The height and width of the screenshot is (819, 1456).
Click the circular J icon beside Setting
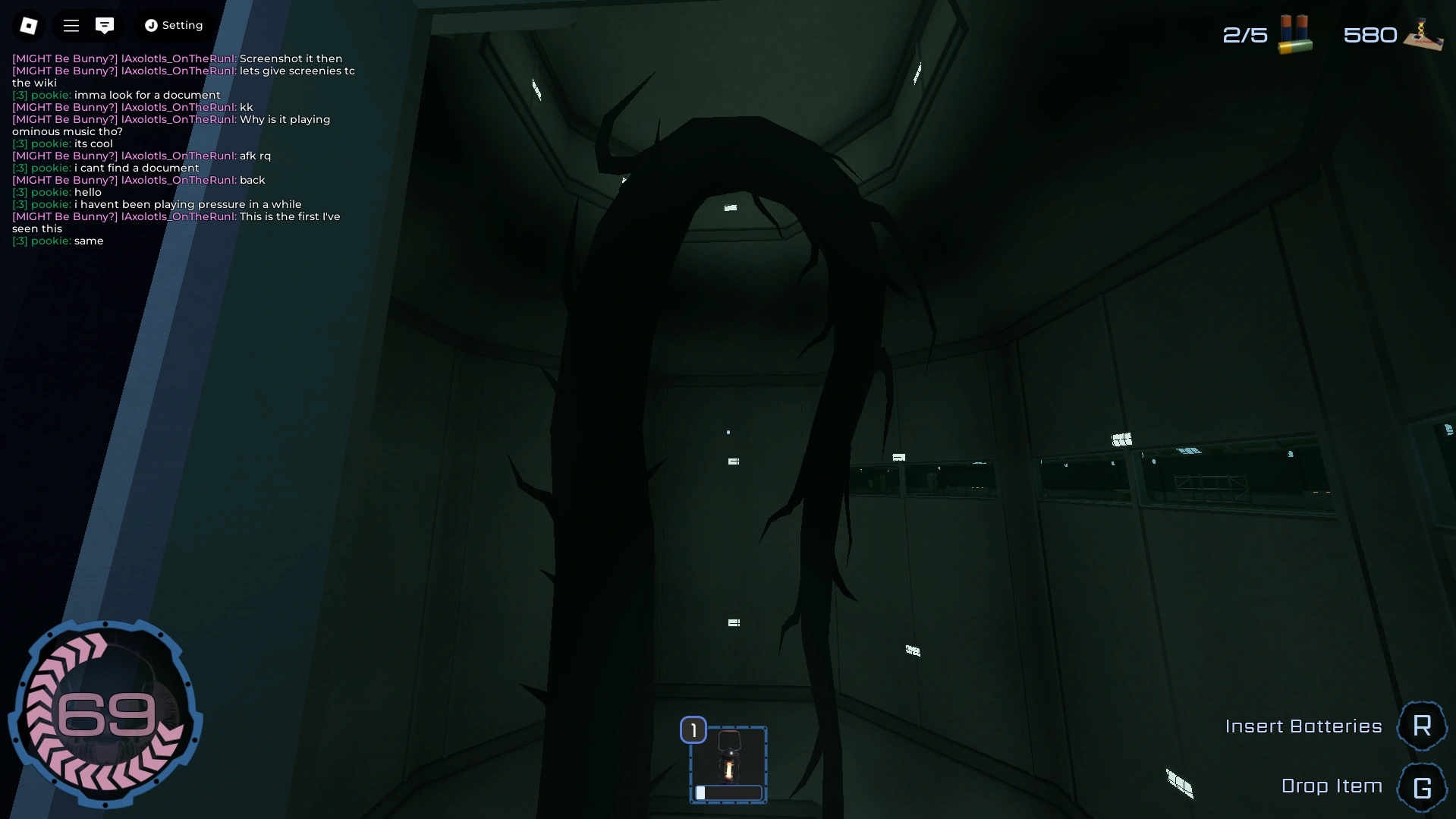[149, 25]
